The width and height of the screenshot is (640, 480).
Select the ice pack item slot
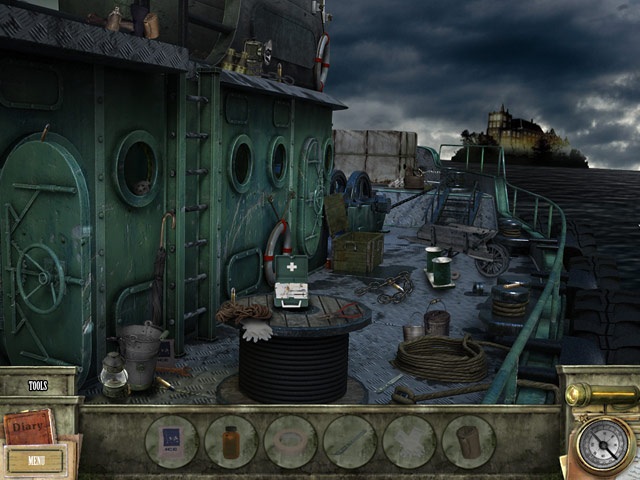tap(171, 442)
